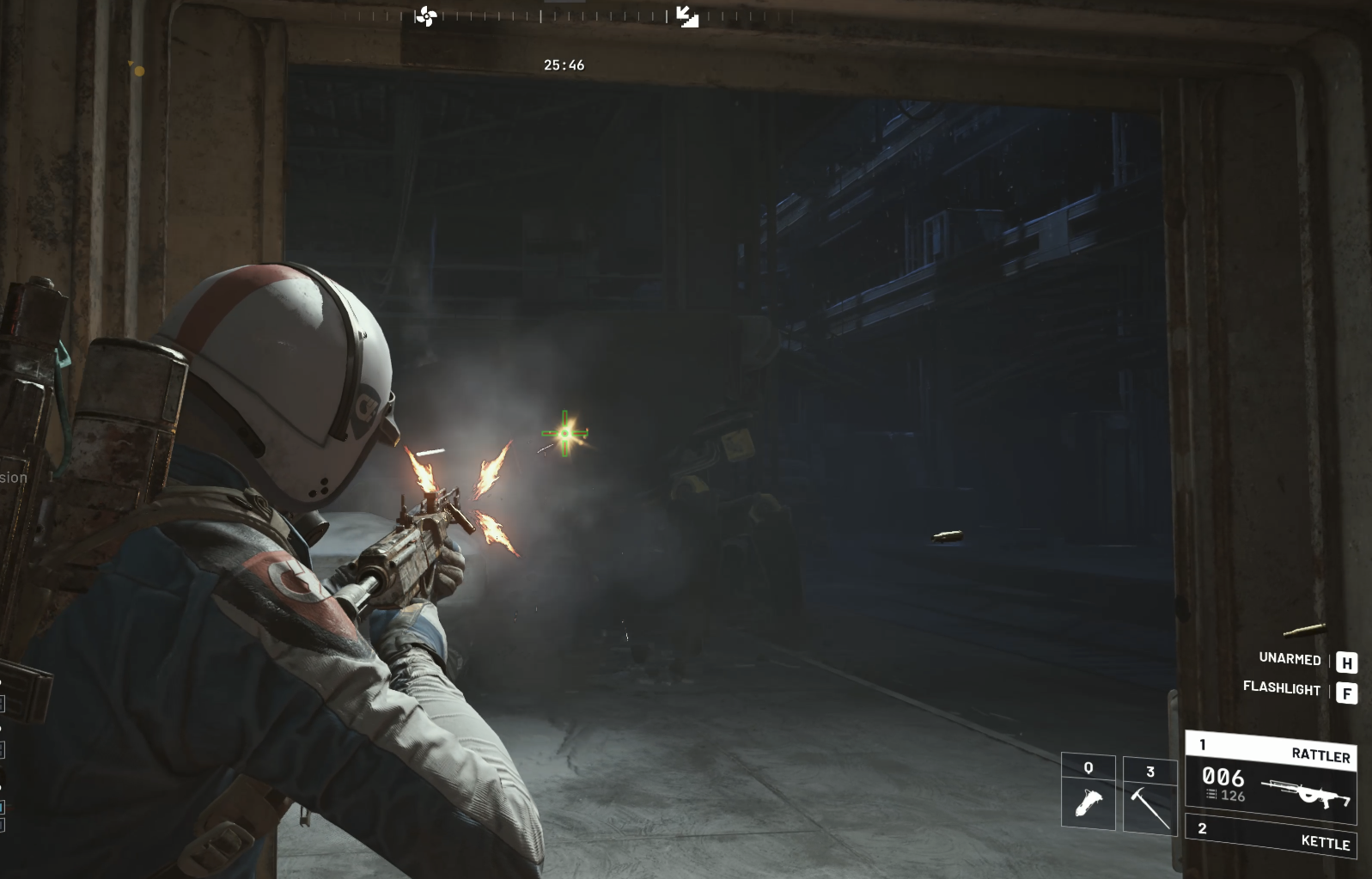Click the F keybind badge for Flashlight

coord(1348,690)
